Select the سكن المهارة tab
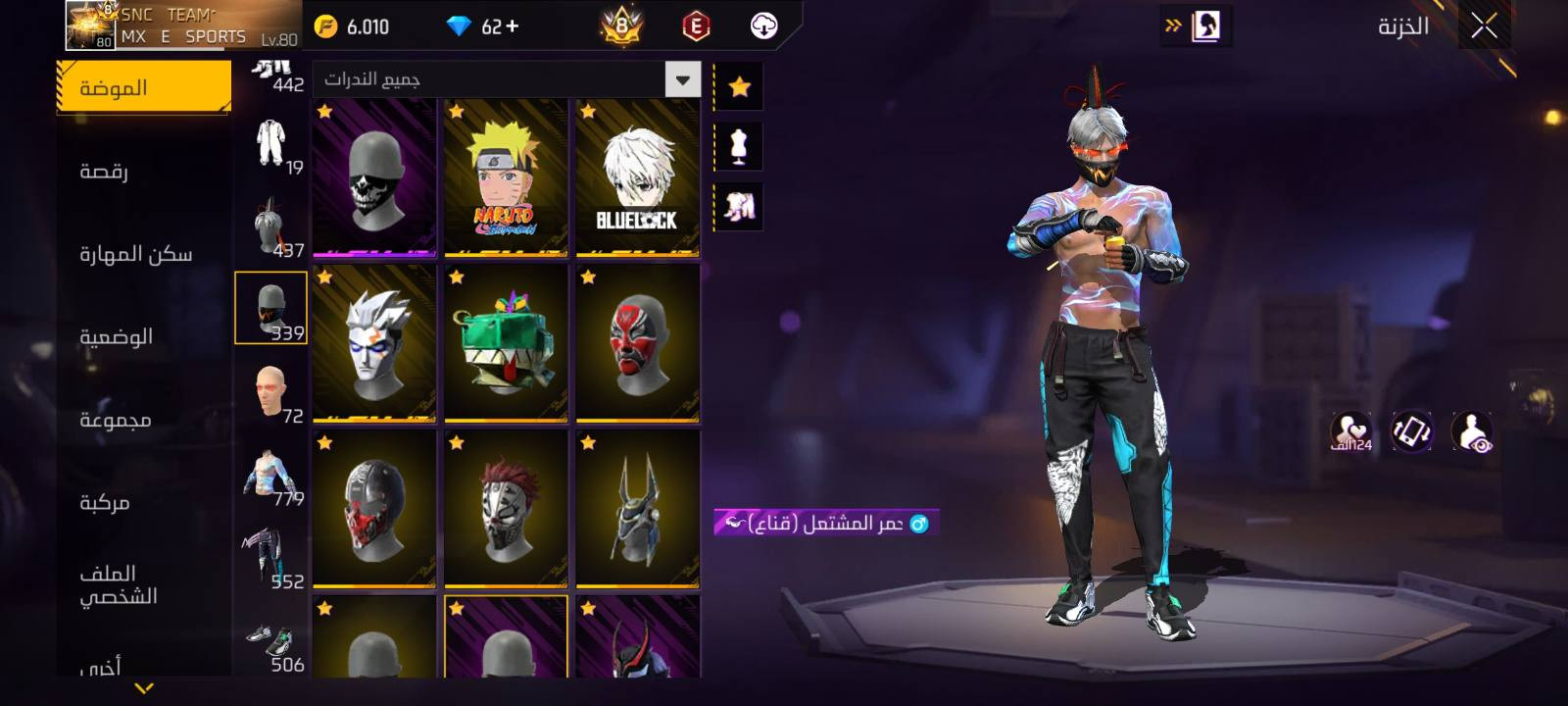This screenshot has width=1568, height=706. (x=135, y=254)
